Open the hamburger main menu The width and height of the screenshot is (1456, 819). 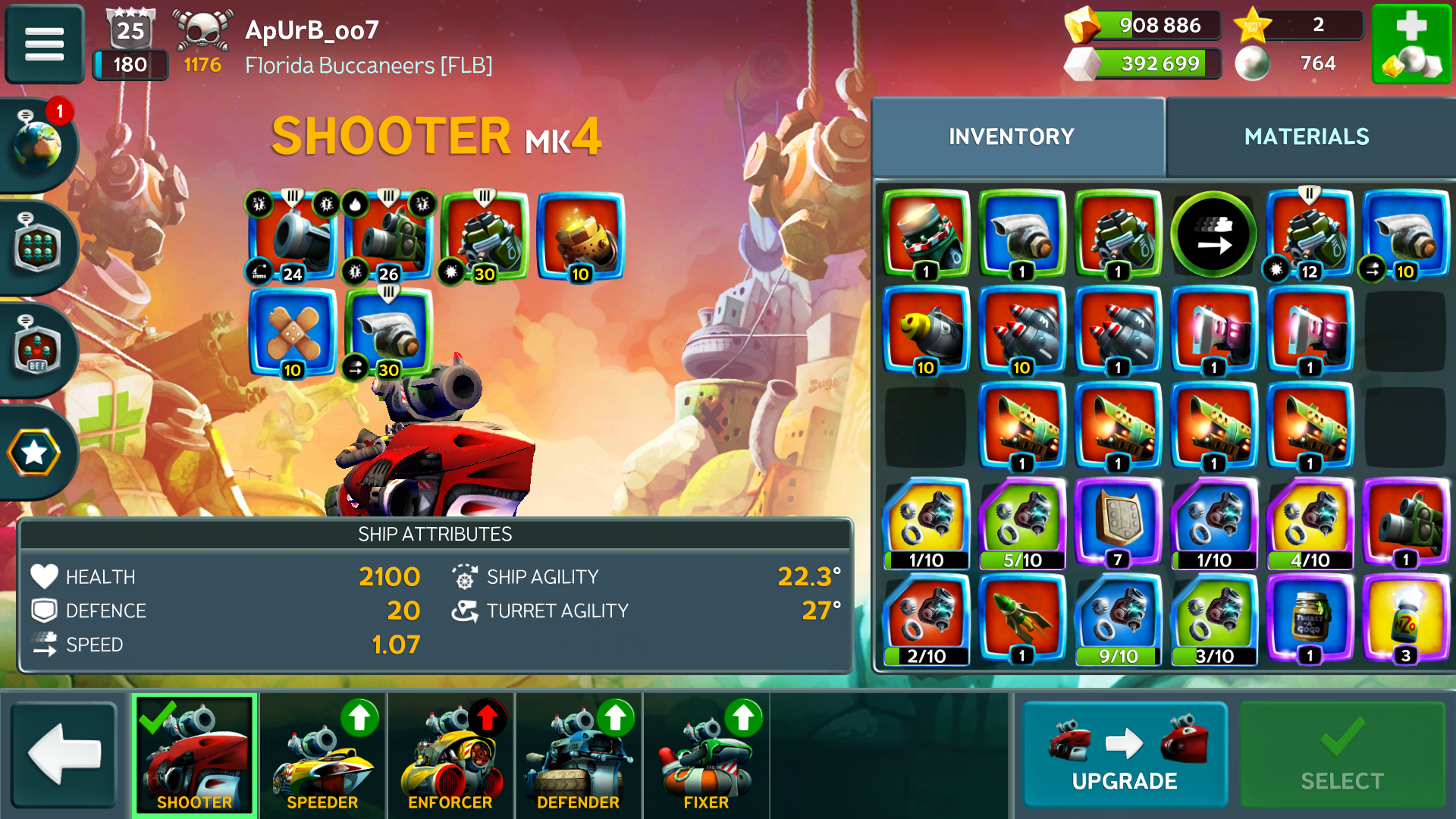[44, 44]
